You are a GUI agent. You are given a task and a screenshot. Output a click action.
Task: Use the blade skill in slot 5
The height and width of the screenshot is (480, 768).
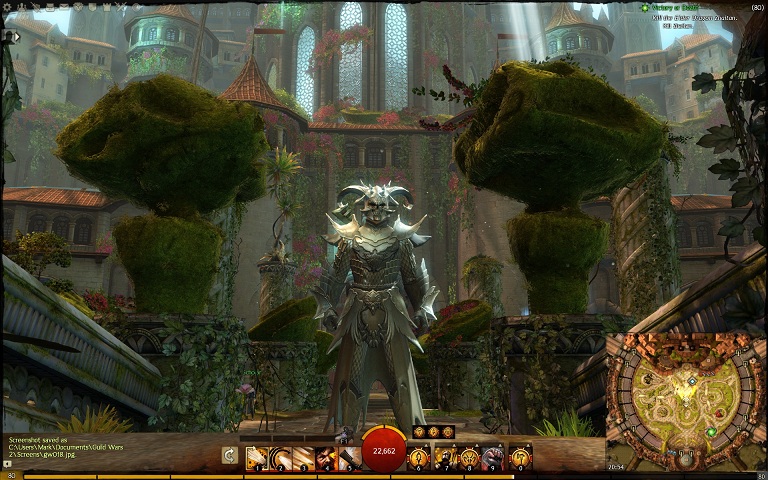coord(348,458)
